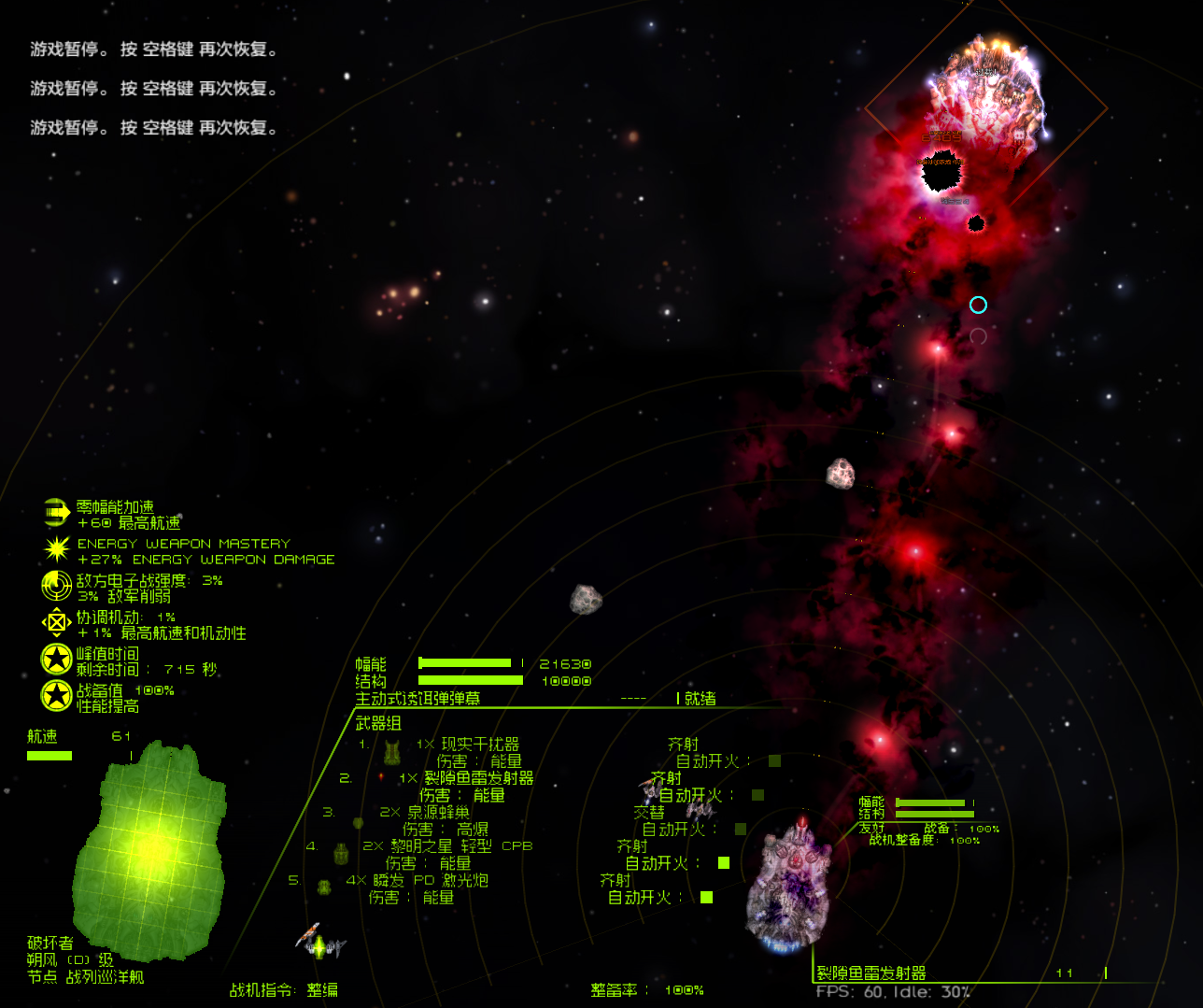1203x1008 pixels.
Task: Toggle autofire for weapon group 1
Action: pyautogui.click(x=773, y=760)
